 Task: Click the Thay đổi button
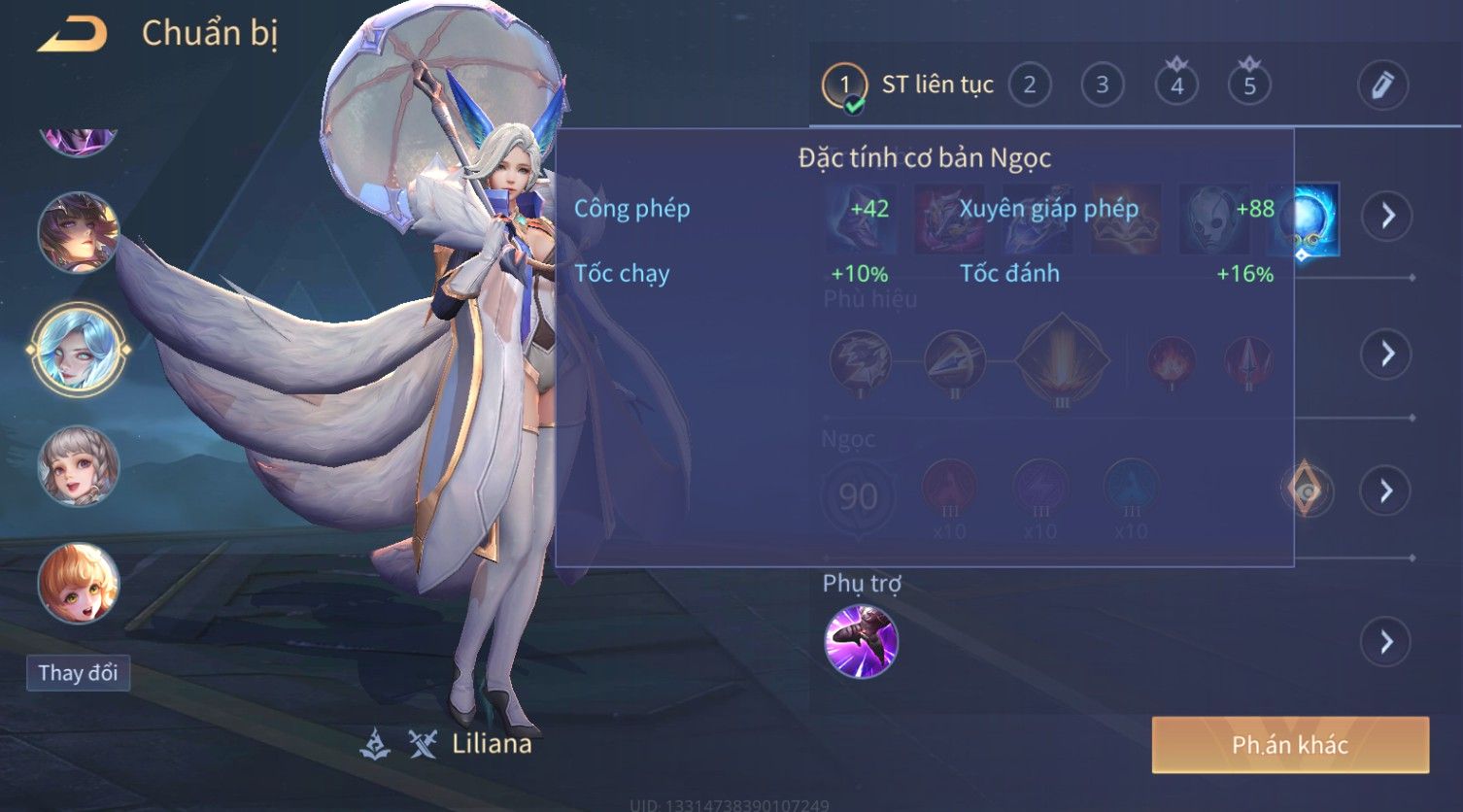point(78,673)
